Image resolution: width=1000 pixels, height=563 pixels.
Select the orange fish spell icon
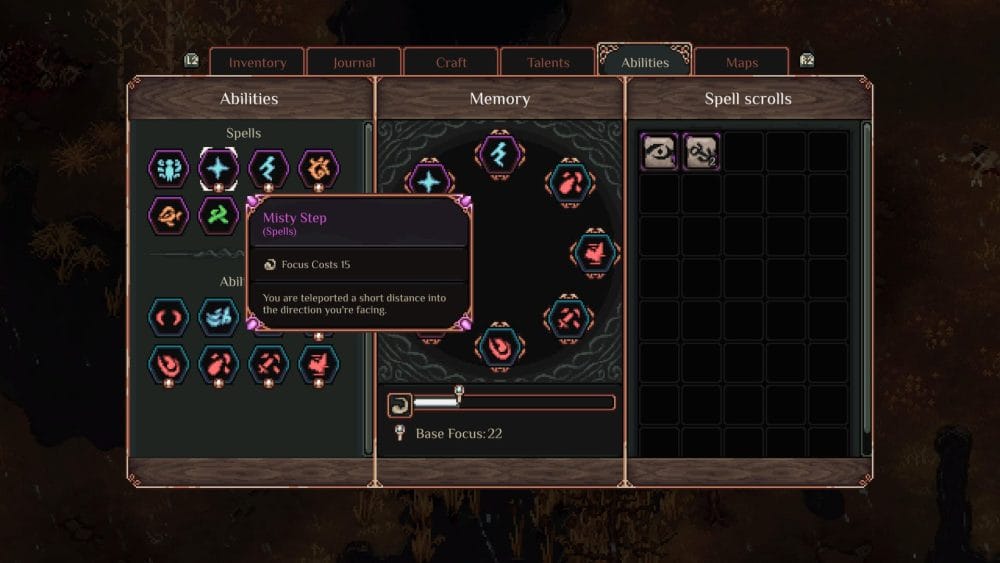(x=168, y=215)
